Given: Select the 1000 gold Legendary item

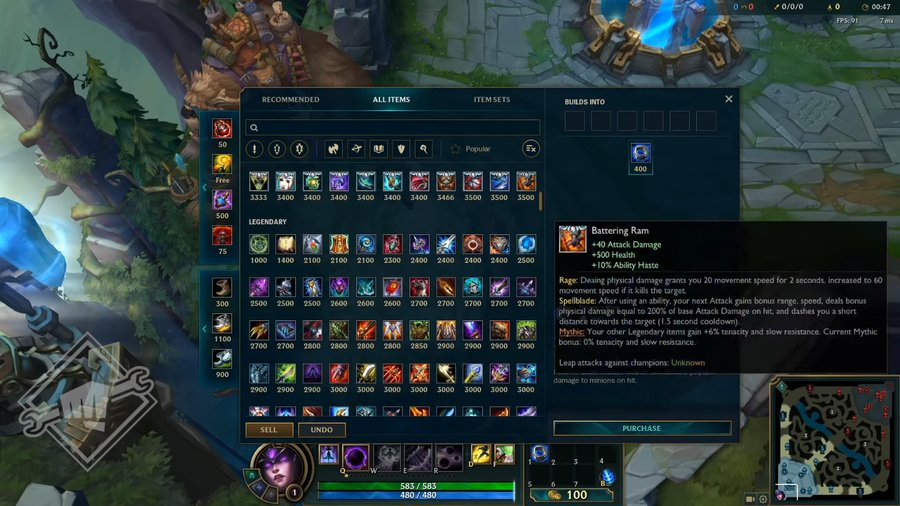Looking at the screenshot, I should (259, 244).
